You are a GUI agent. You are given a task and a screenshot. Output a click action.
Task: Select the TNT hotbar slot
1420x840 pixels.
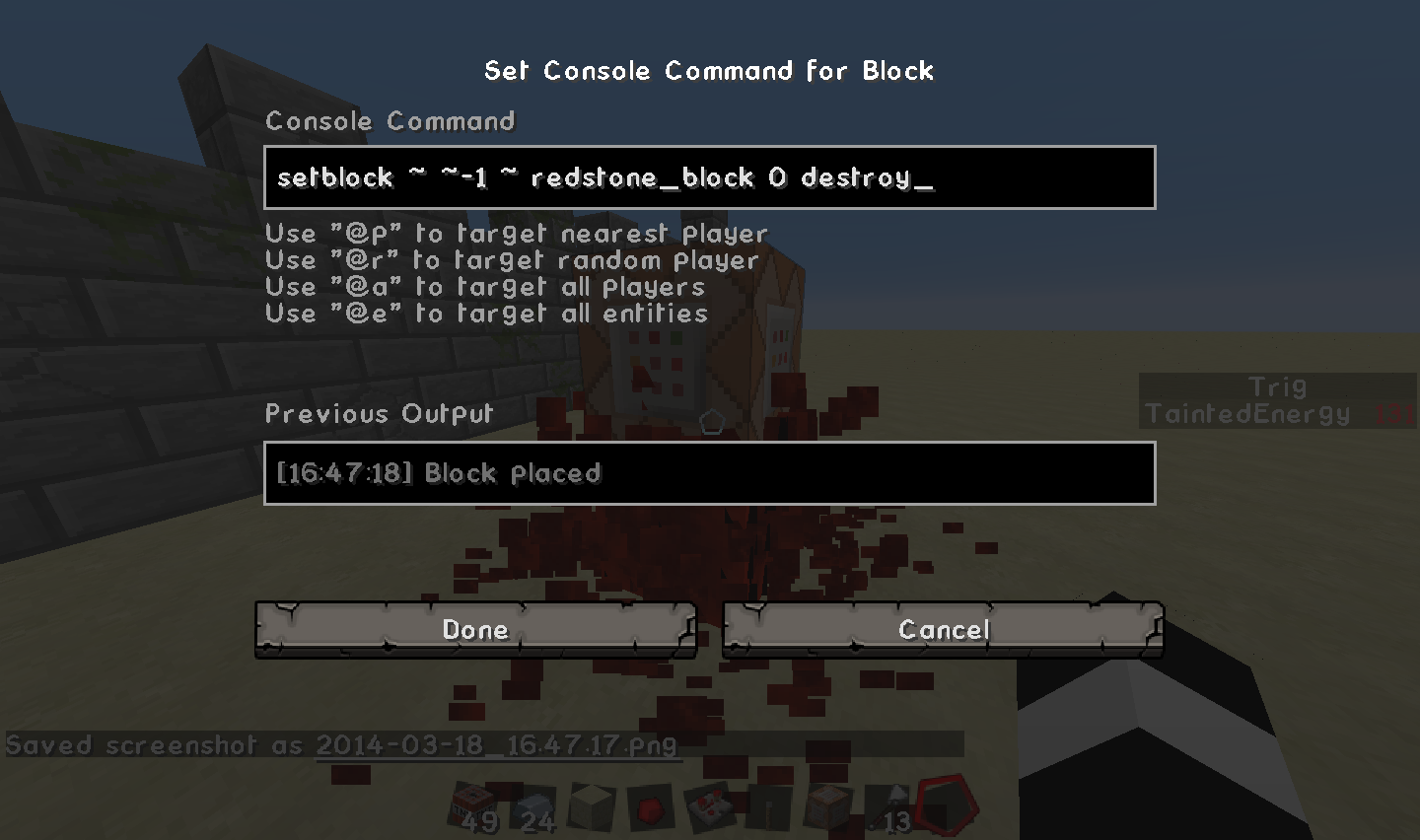click(475, 806)
